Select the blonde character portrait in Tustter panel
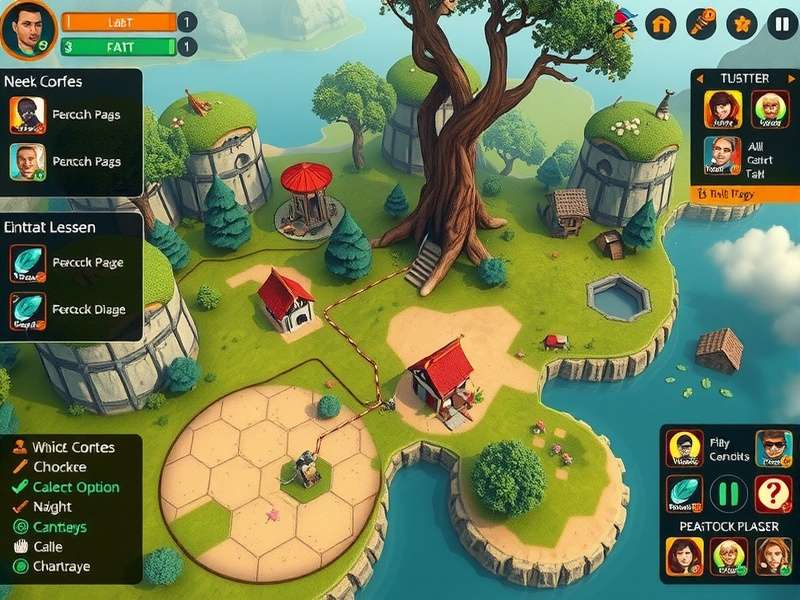Image resolution: width=800 pixels, height=600 pixels. click(x=770, y=109)
